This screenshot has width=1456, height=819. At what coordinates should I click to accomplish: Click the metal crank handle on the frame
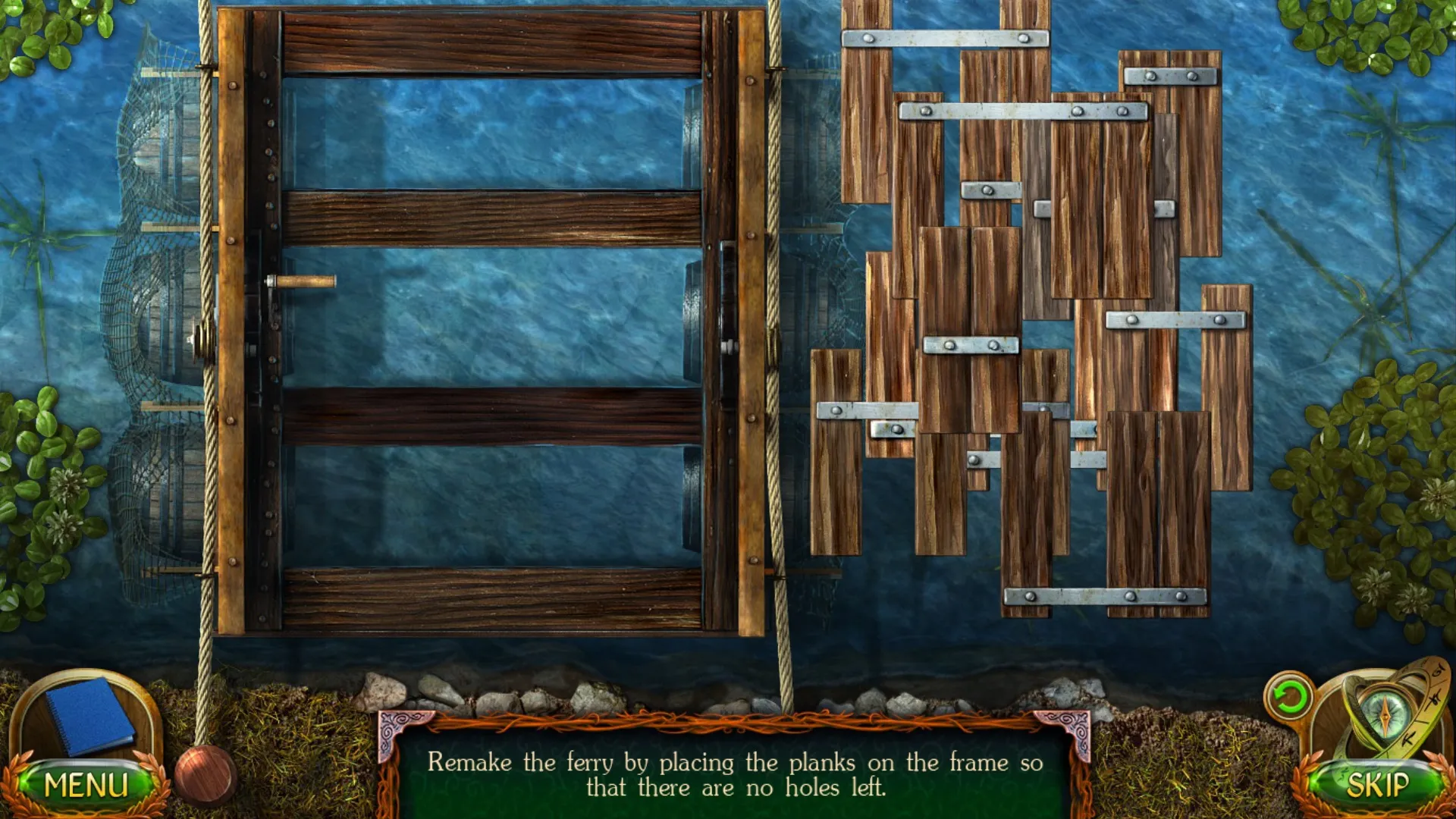(x=300, y=281)
